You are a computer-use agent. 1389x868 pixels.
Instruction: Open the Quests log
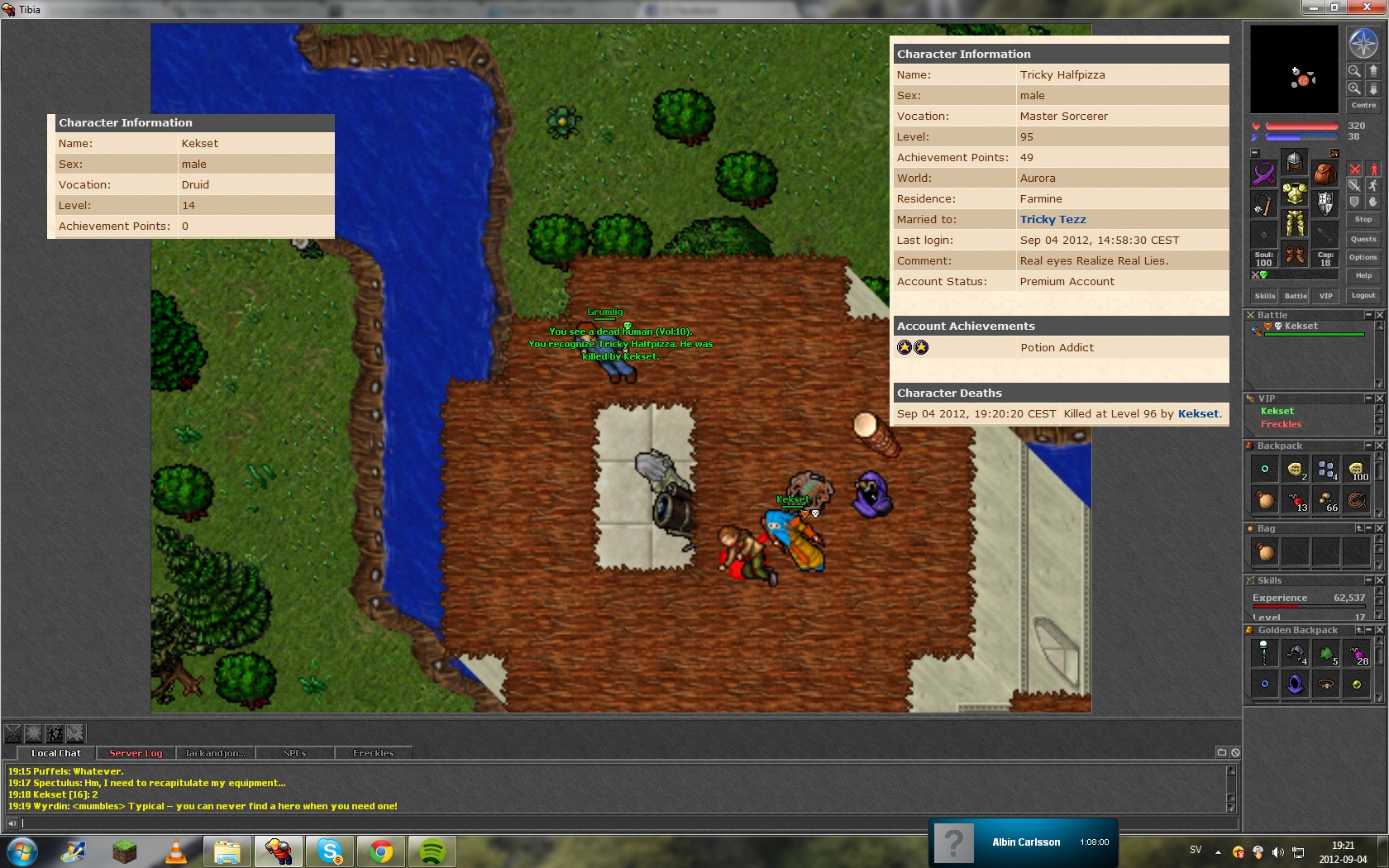1363,239
